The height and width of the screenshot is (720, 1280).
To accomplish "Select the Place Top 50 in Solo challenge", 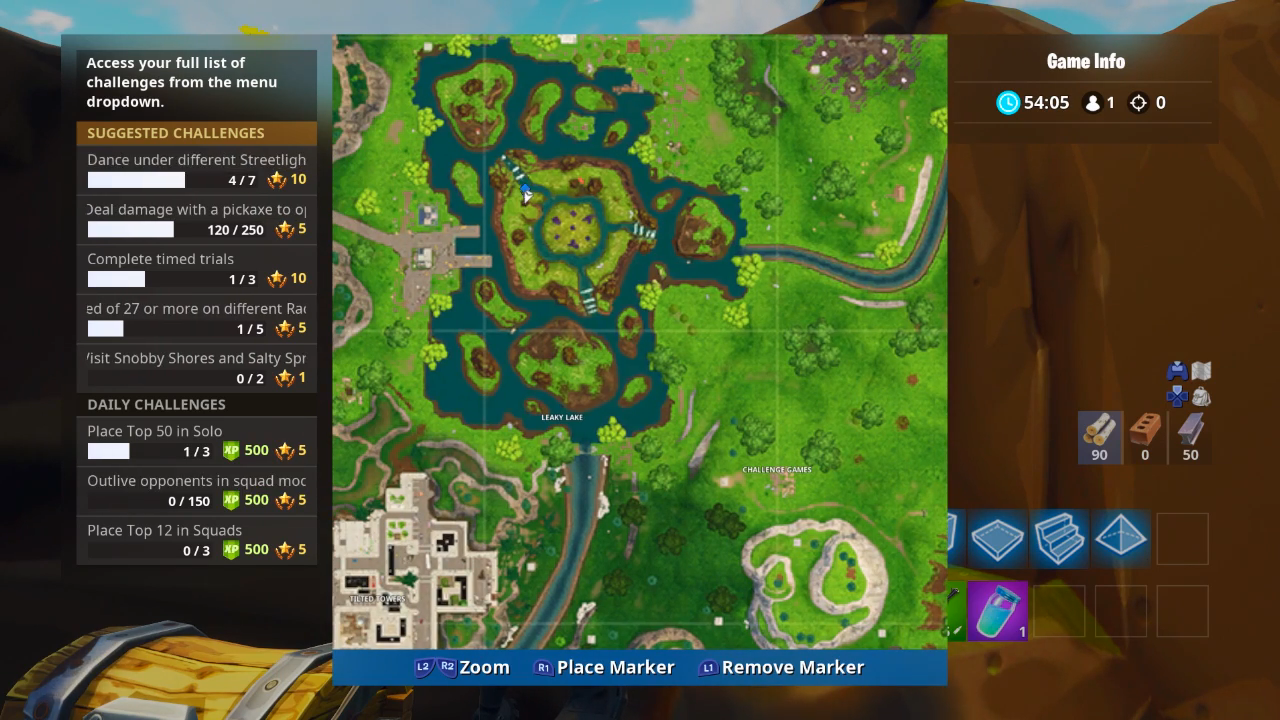I will pos(196,441).
